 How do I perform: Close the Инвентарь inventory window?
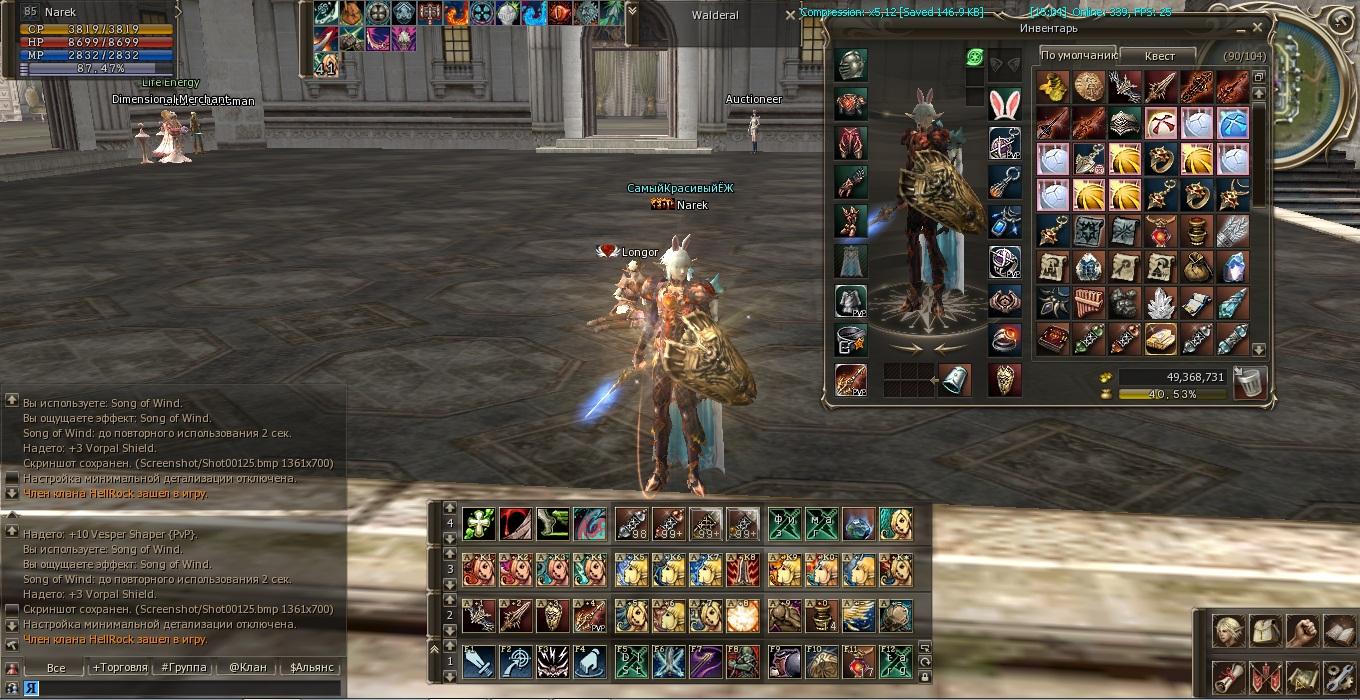point(1257,27)
